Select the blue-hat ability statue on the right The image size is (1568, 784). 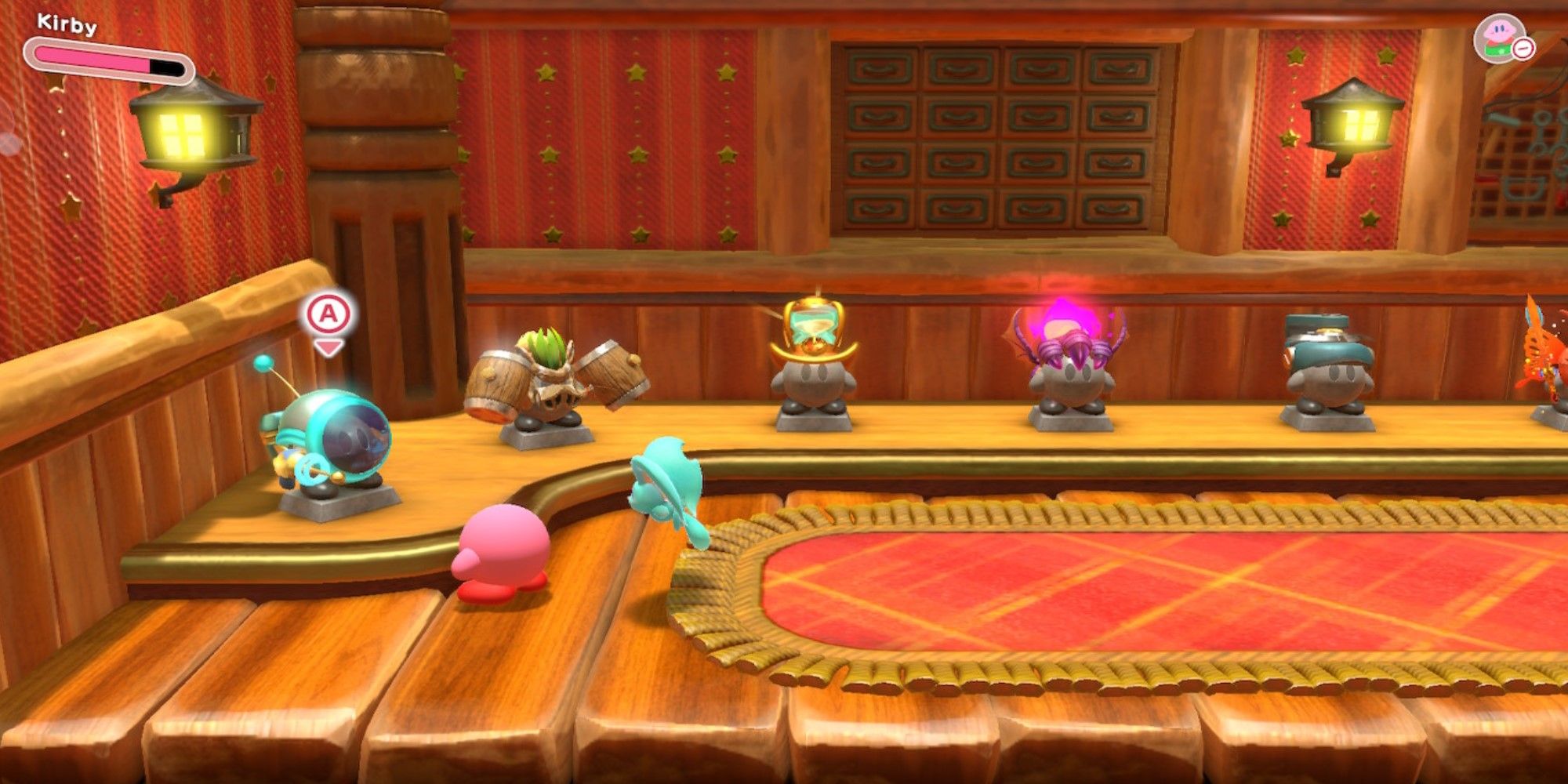point(1329,376)
